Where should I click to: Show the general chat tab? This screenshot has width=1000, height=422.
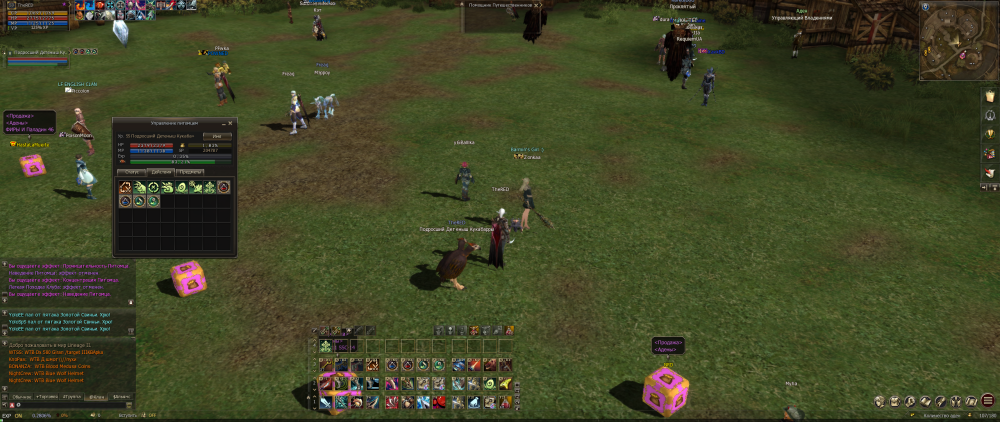click(x=21, y=397)
